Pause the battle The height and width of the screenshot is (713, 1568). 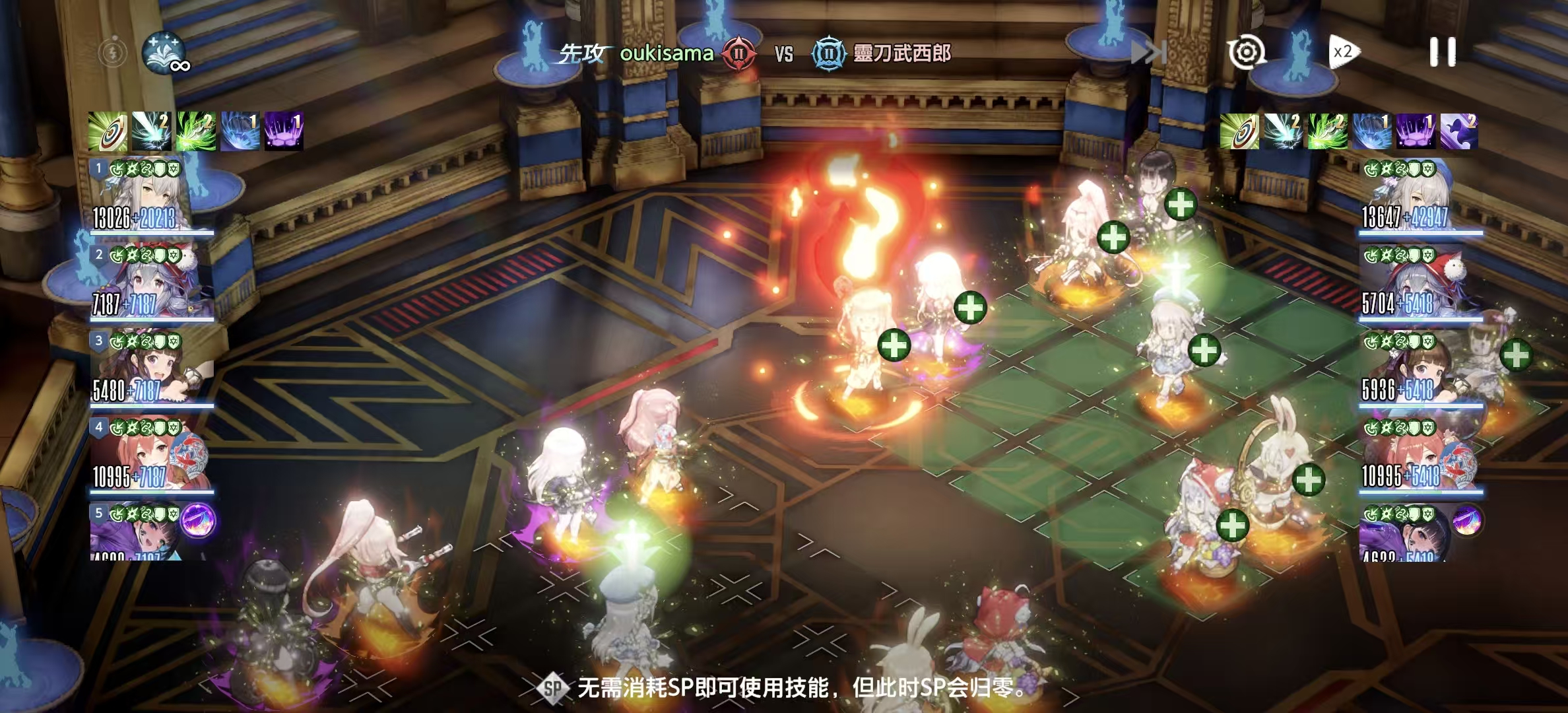[x=1442, y=52]
